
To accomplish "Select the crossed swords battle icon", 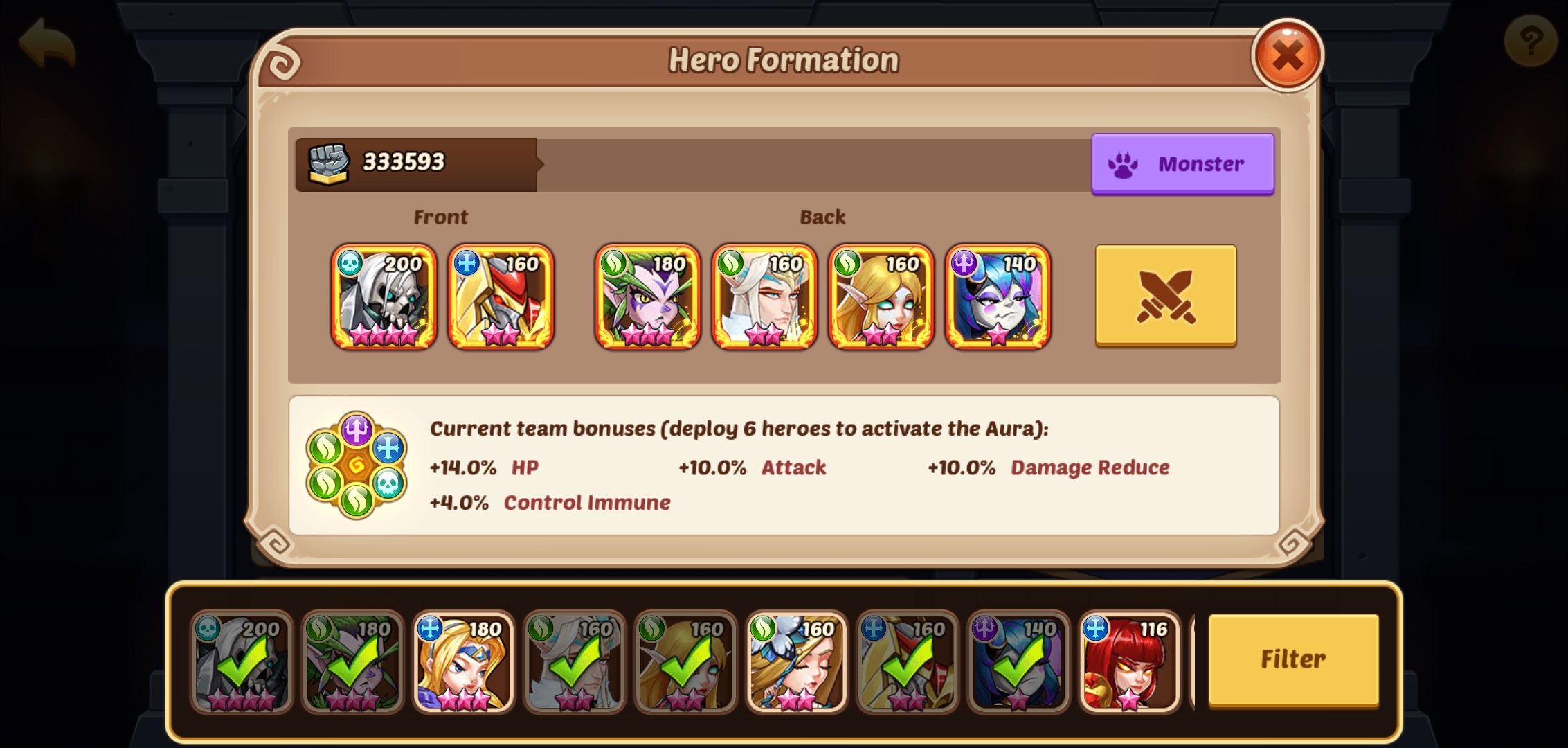I will [1165, 296].
